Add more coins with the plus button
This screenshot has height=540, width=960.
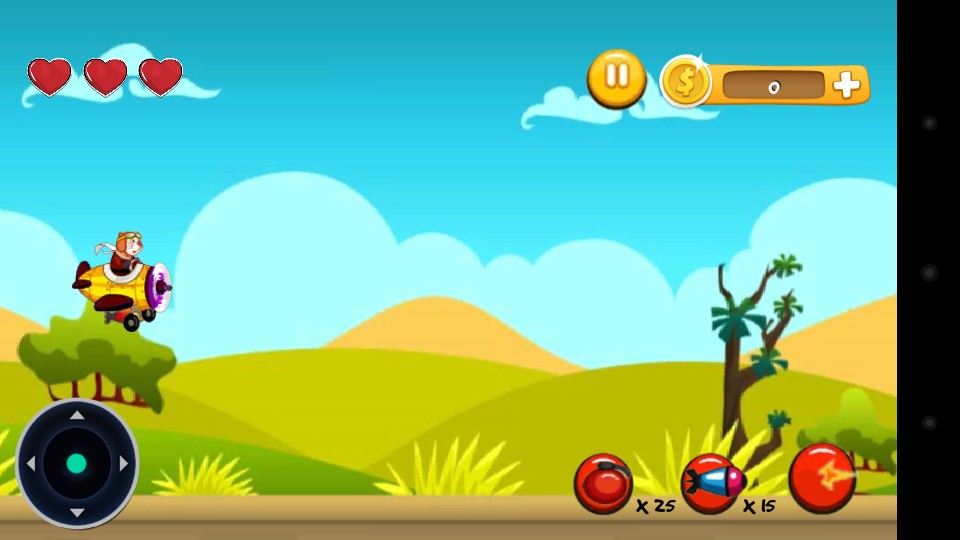click(846, 85)
